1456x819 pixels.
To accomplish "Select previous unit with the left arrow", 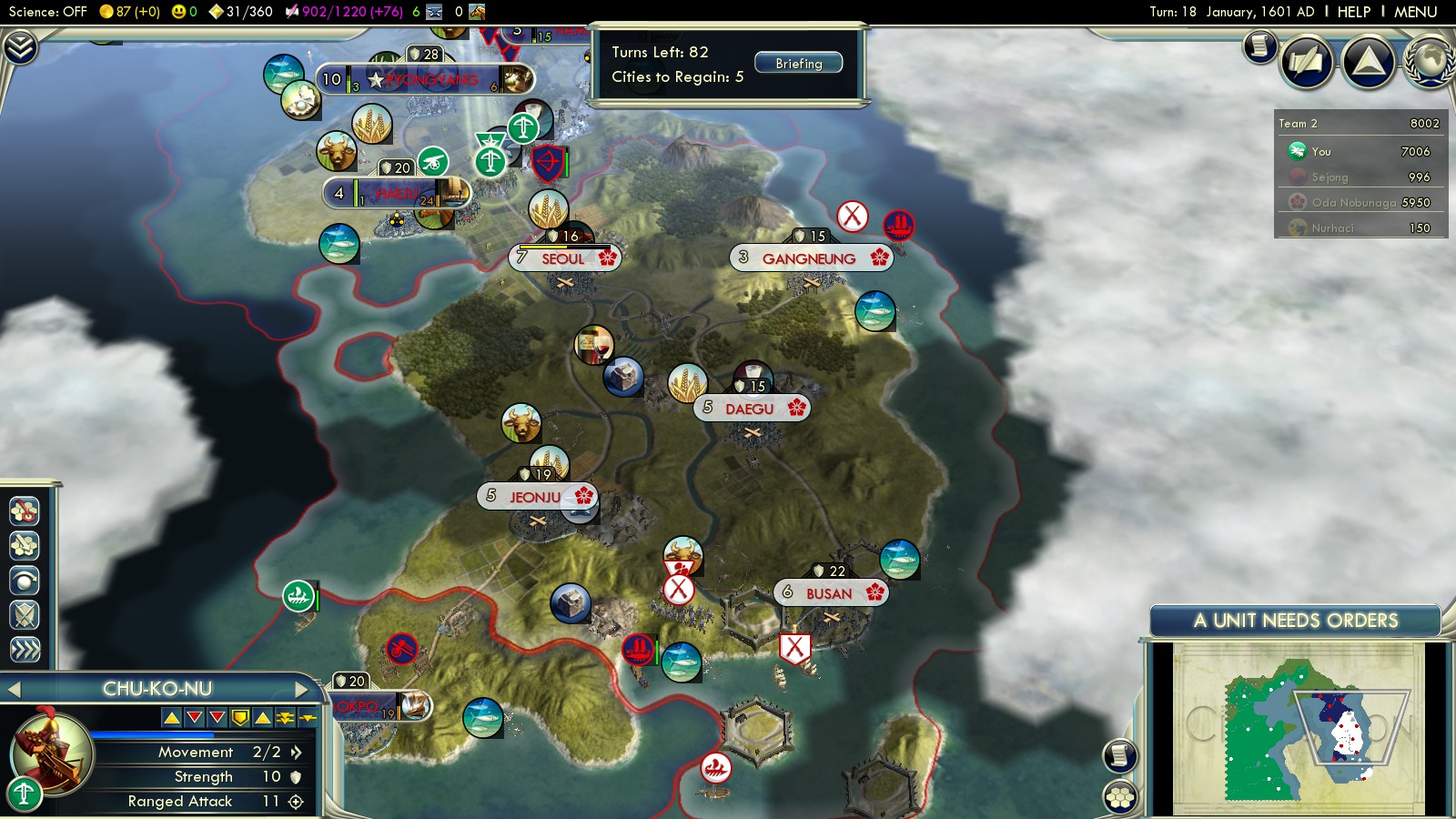I will click(14, 690).
